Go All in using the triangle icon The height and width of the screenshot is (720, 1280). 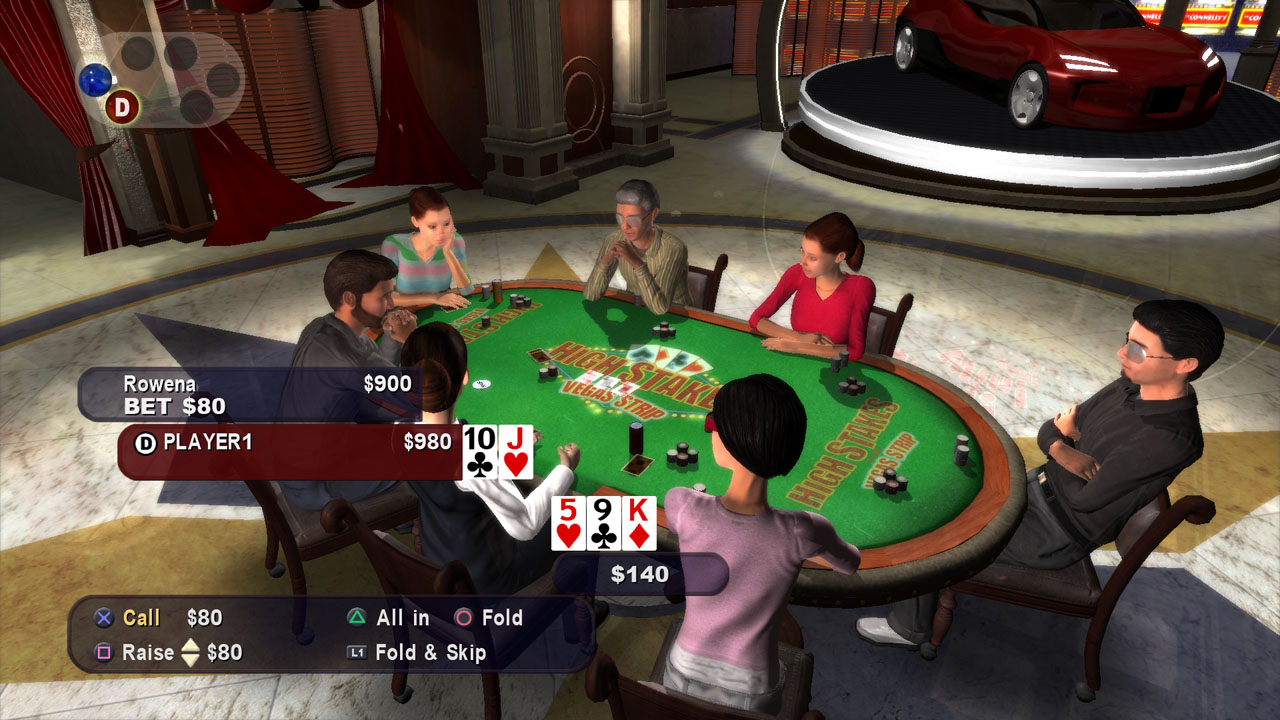pyautogui.click(x=355, y=618)
